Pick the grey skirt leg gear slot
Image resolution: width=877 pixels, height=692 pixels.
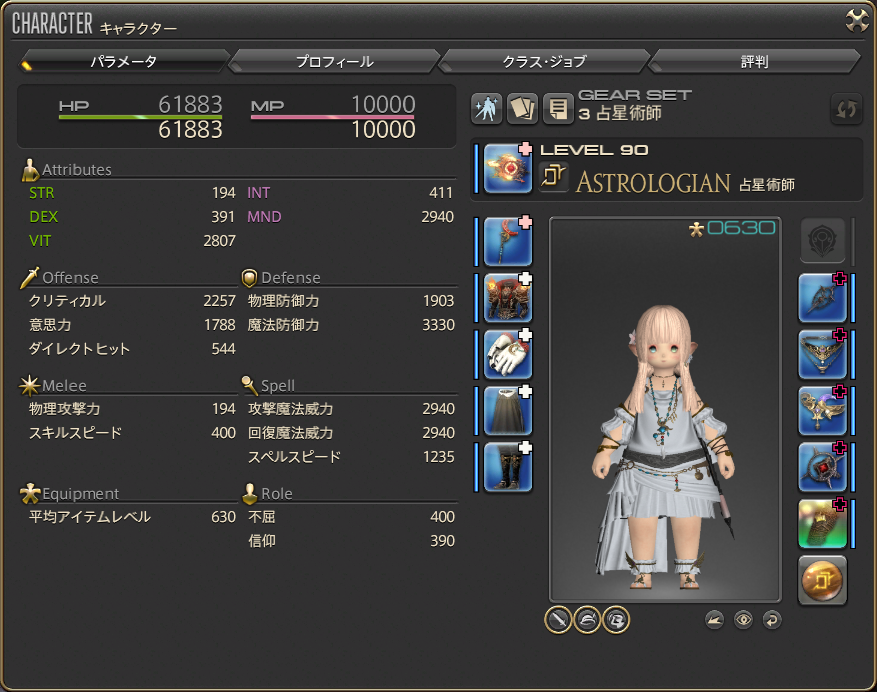click(x=508, y=411)
